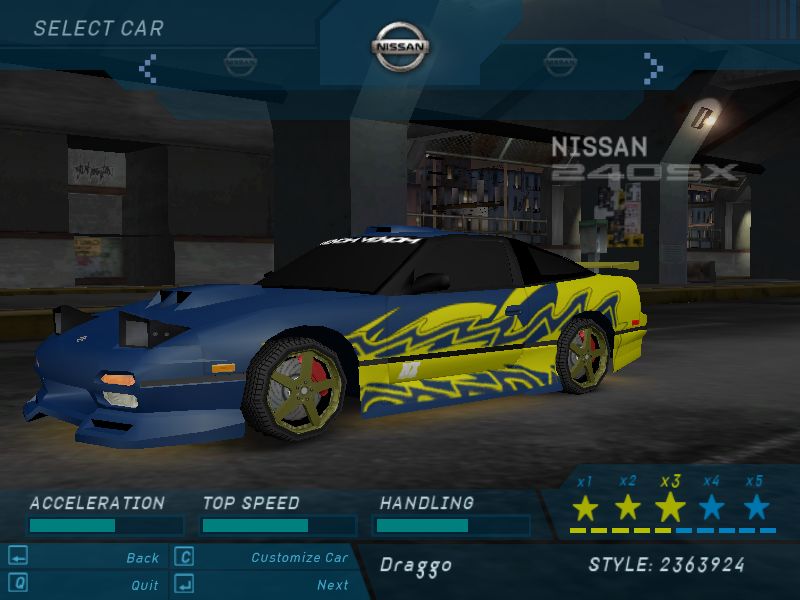Image resolution: width=800 pixels, height=600 pixels.
Task: Select the highlighted center Nissan logo
Action: 400,46
